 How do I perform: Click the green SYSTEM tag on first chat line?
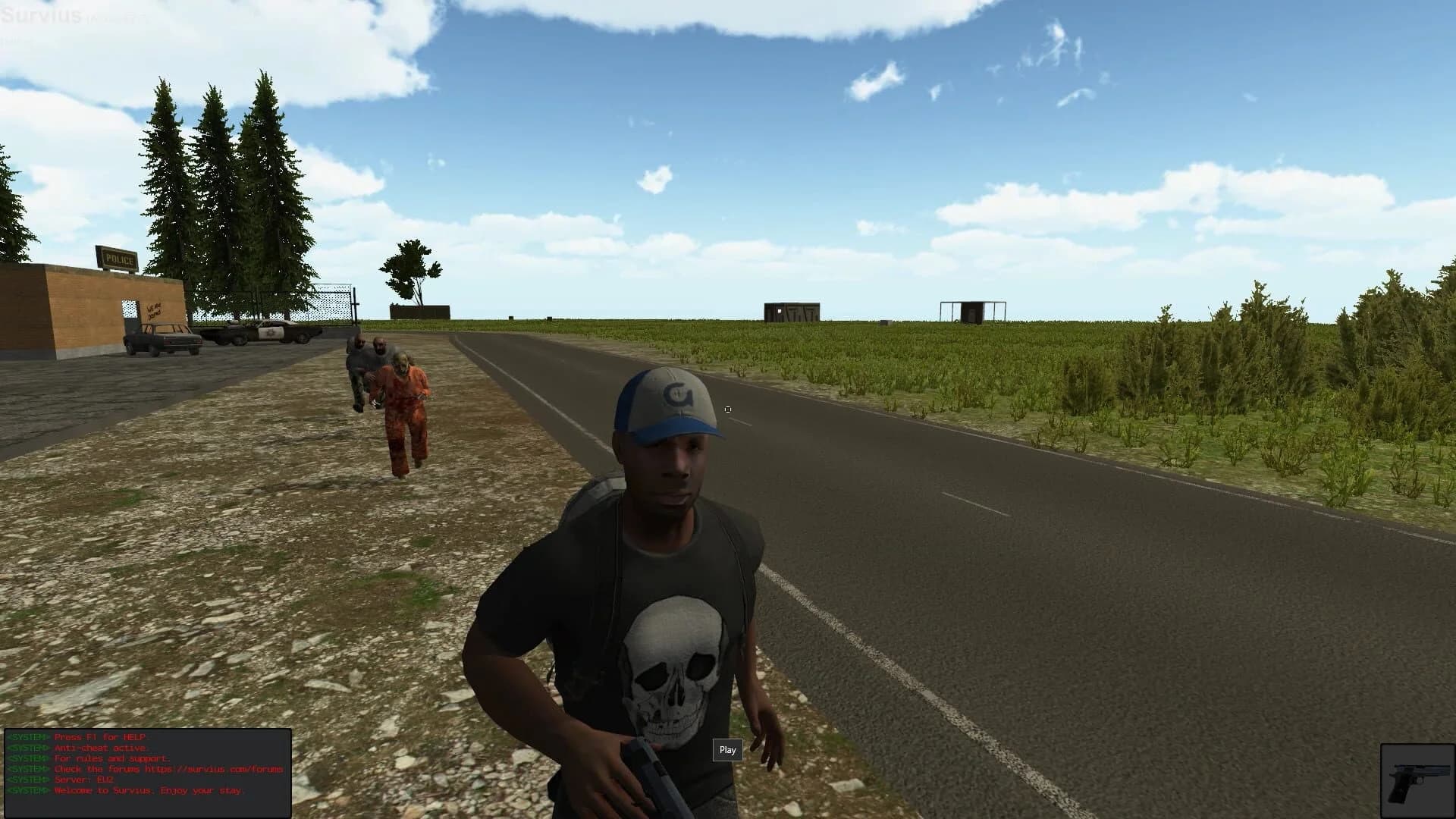27,736
